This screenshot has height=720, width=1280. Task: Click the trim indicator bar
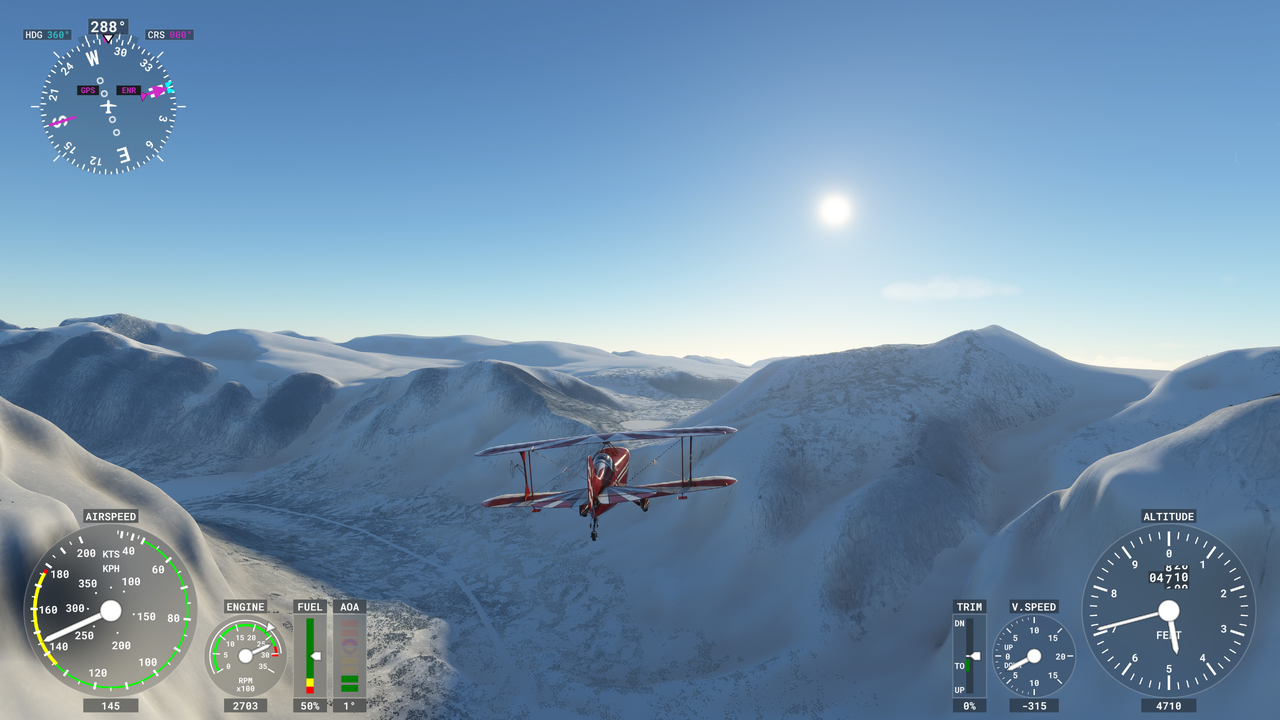[969, 656]
